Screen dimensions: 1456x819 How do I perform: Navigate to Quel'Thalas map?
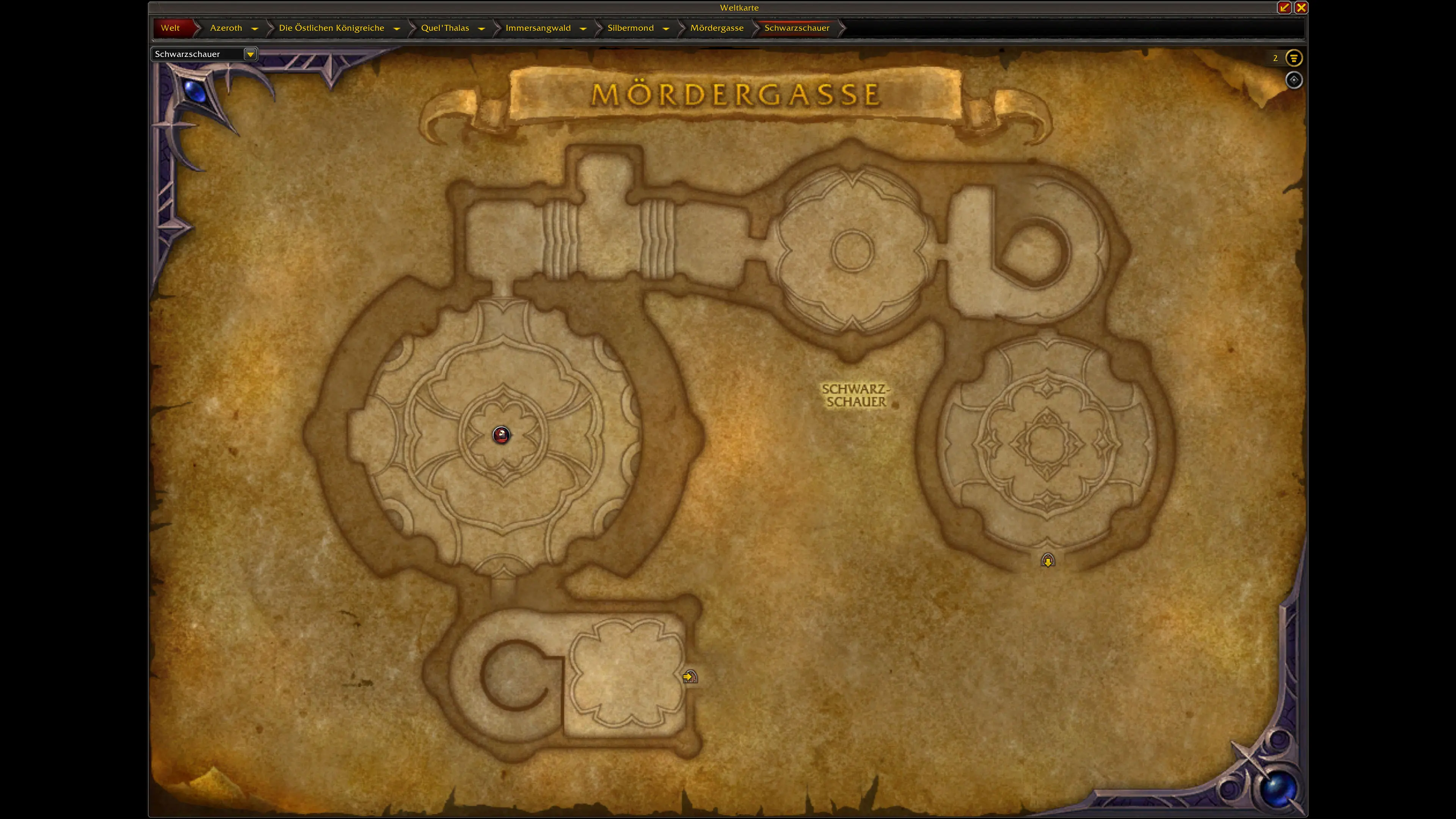point(445,28)
